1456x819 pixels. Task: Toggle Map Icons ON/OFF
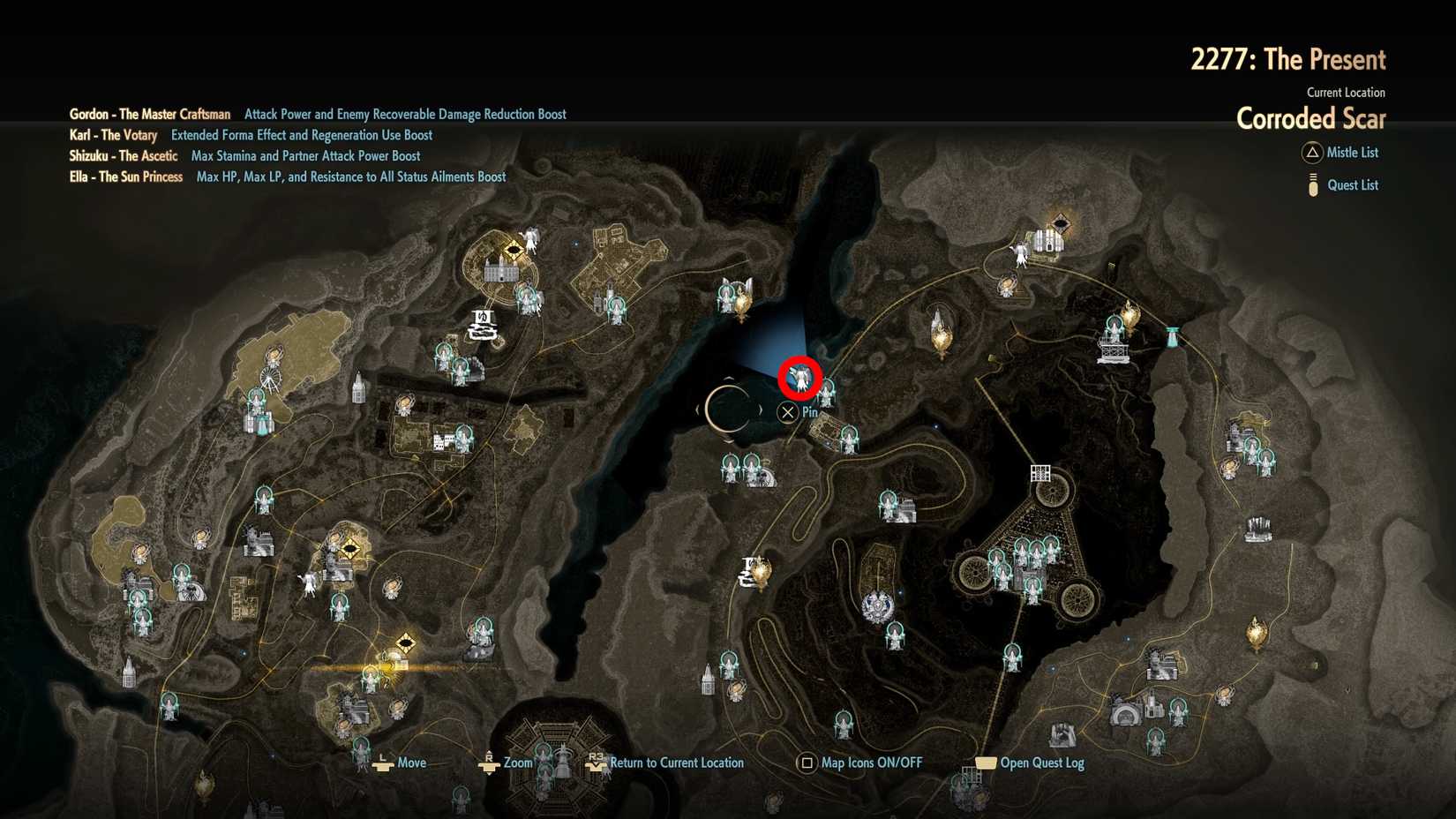[x=868, y=762]
